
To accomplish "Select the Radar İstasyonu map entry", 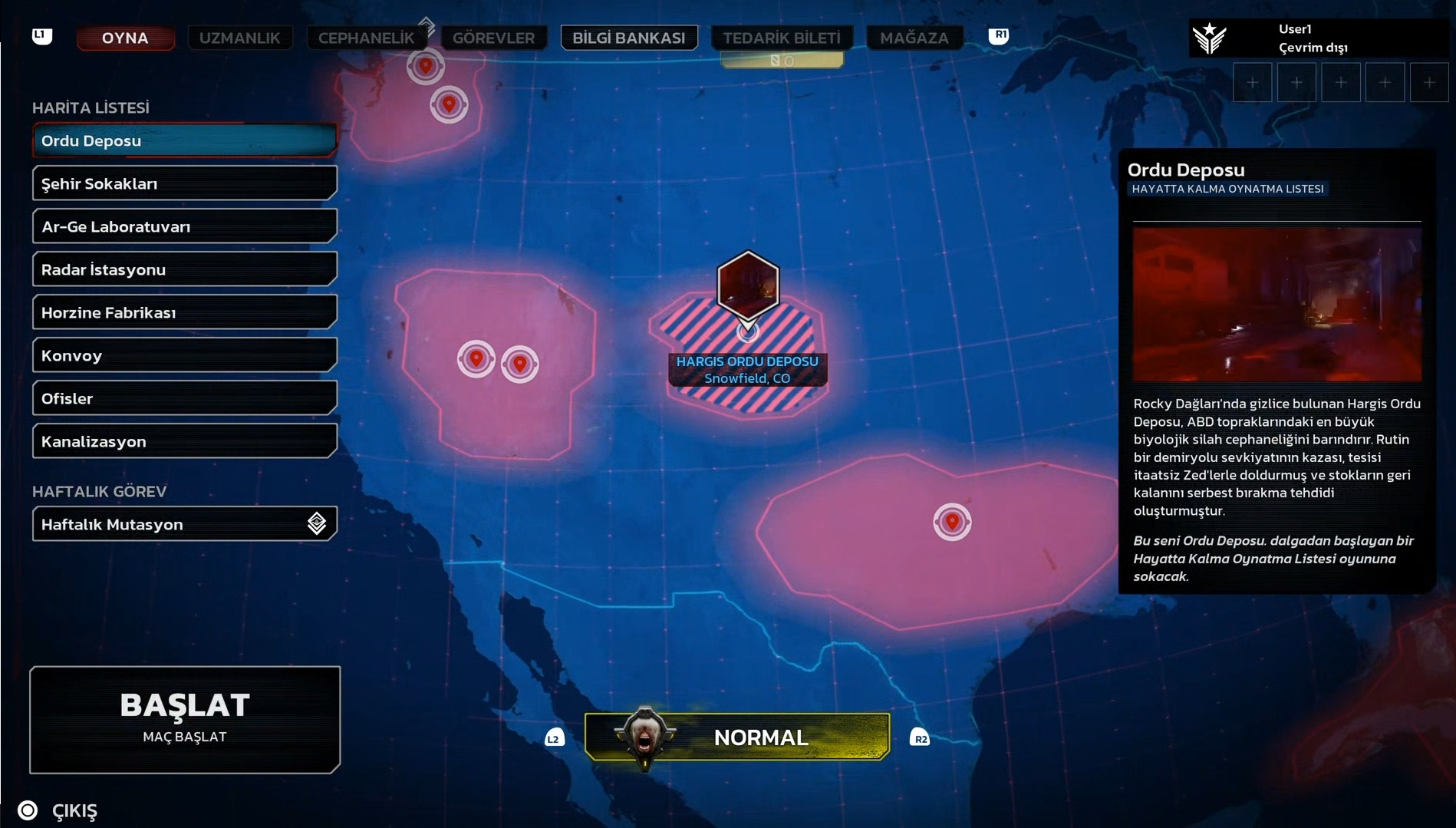I will 184,269.
